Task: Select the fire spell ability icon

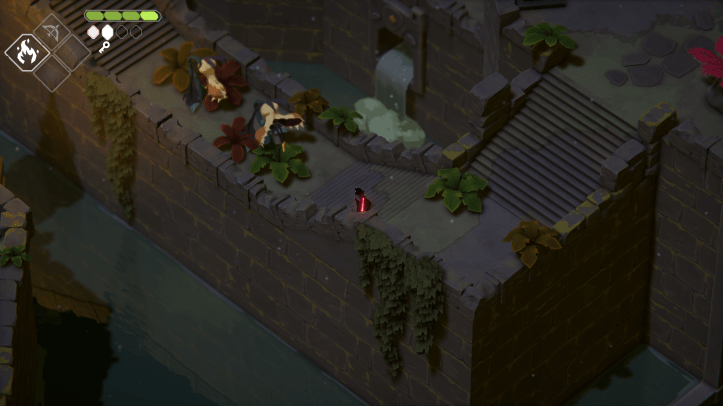Action: click(28, 51)
